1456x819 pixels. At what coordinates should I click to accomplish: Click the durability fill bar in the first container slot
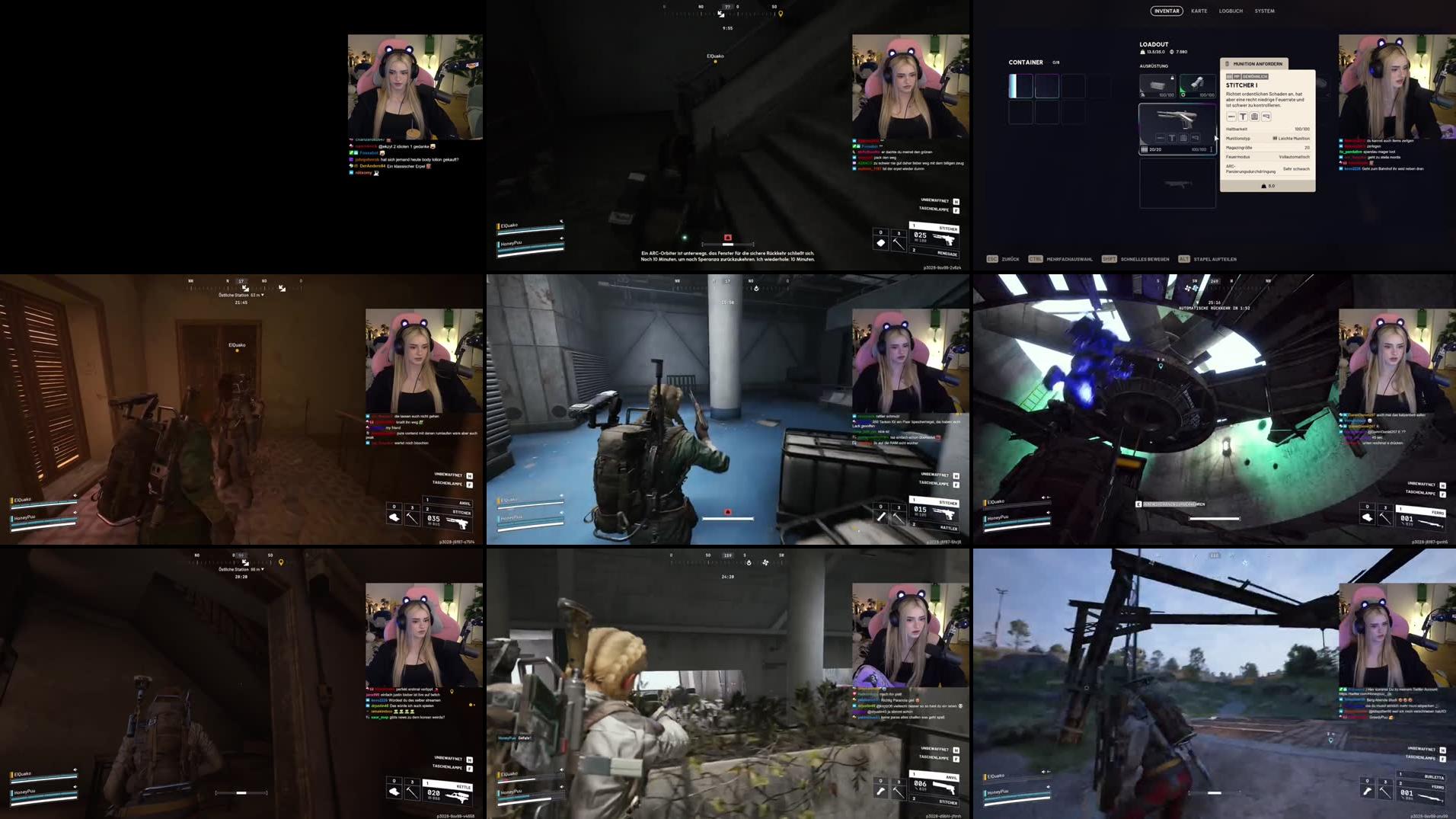pyautogui.click(x=1013, y=85)
